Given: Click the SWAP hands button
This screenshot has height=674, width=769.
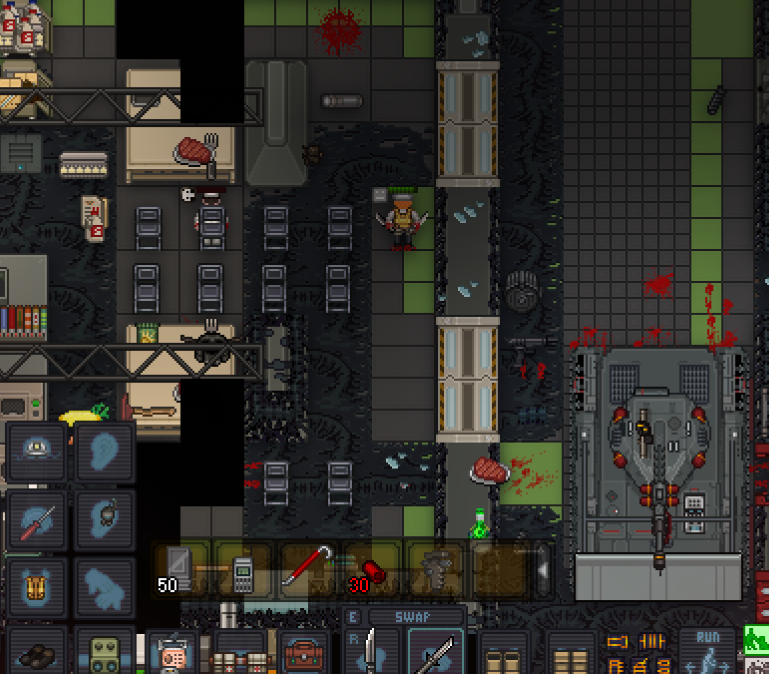Looking at the screenshot, I should coord(412,617).
